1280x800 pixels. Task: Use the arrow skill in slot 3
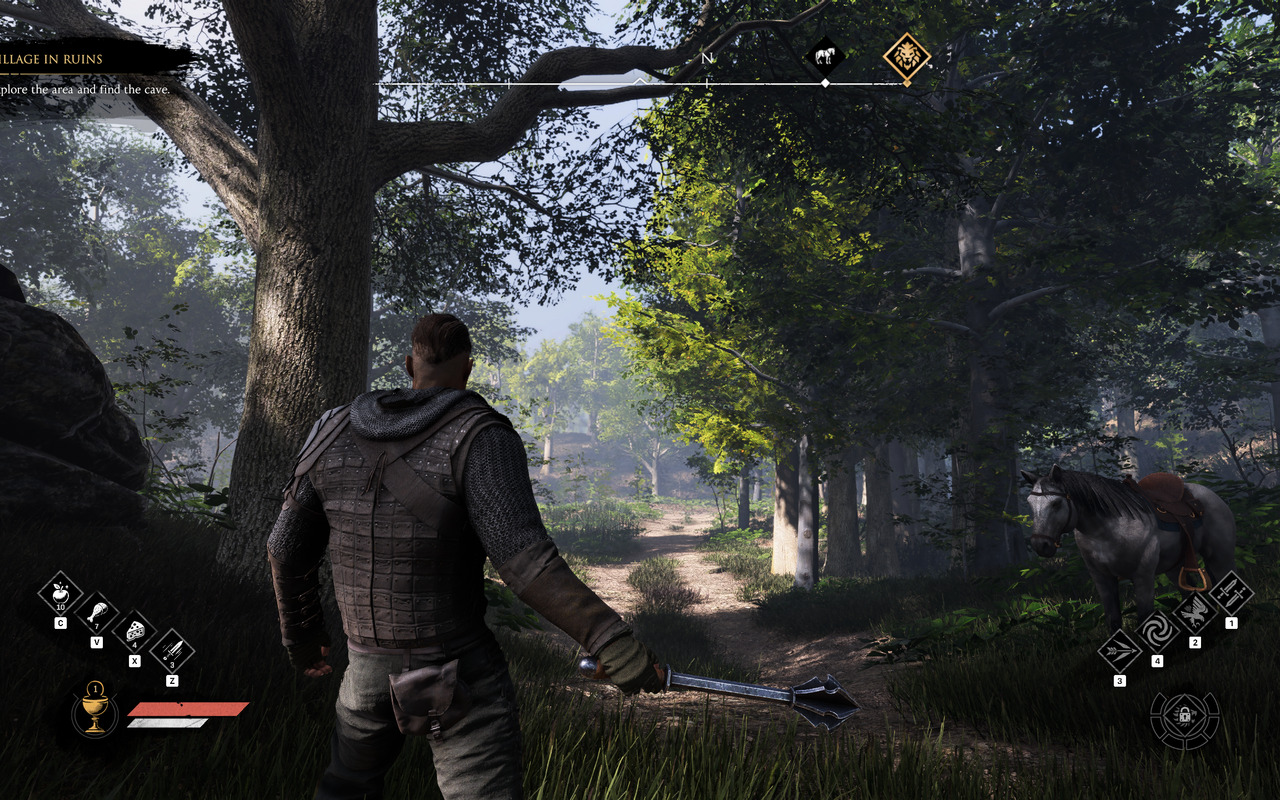click(1119, 650)
